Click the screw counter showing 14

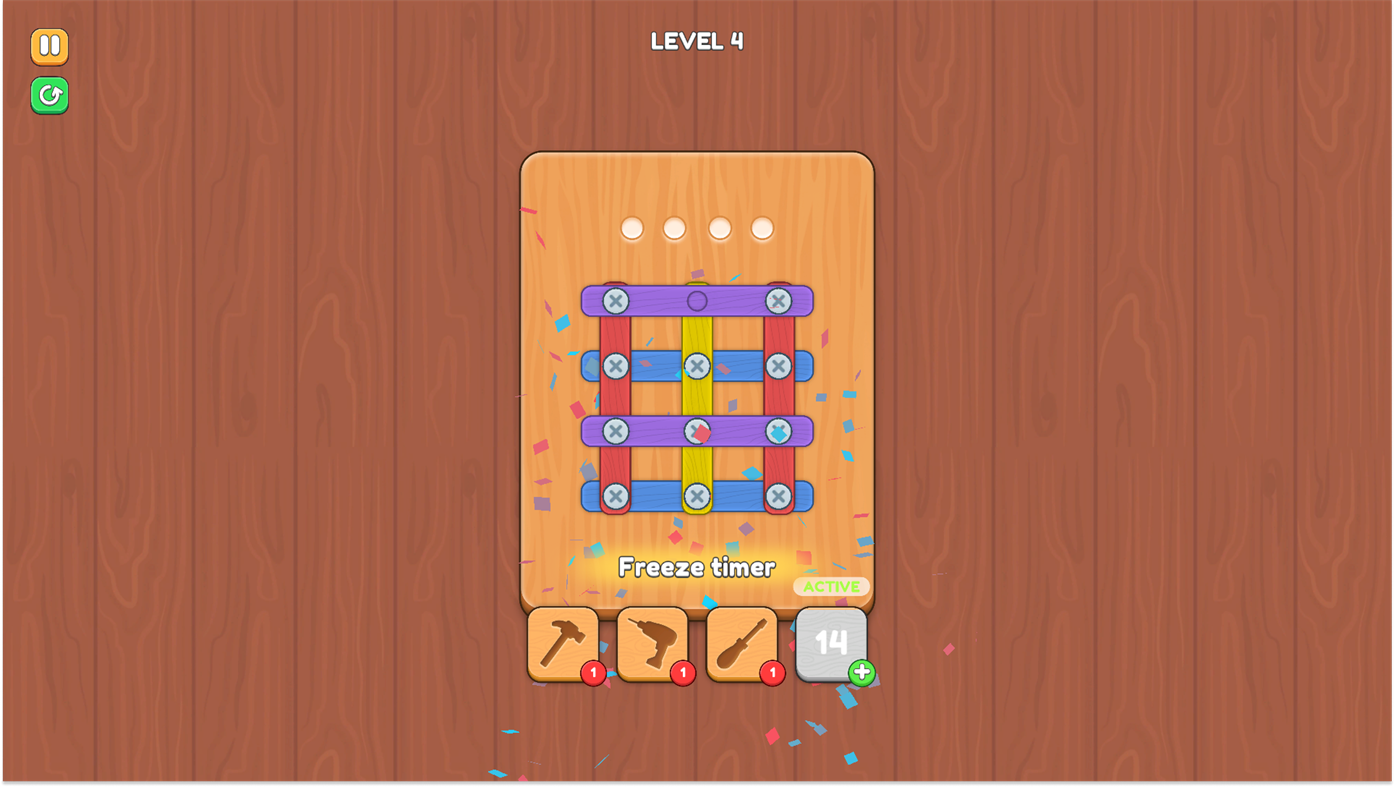[x=829, y=643]
